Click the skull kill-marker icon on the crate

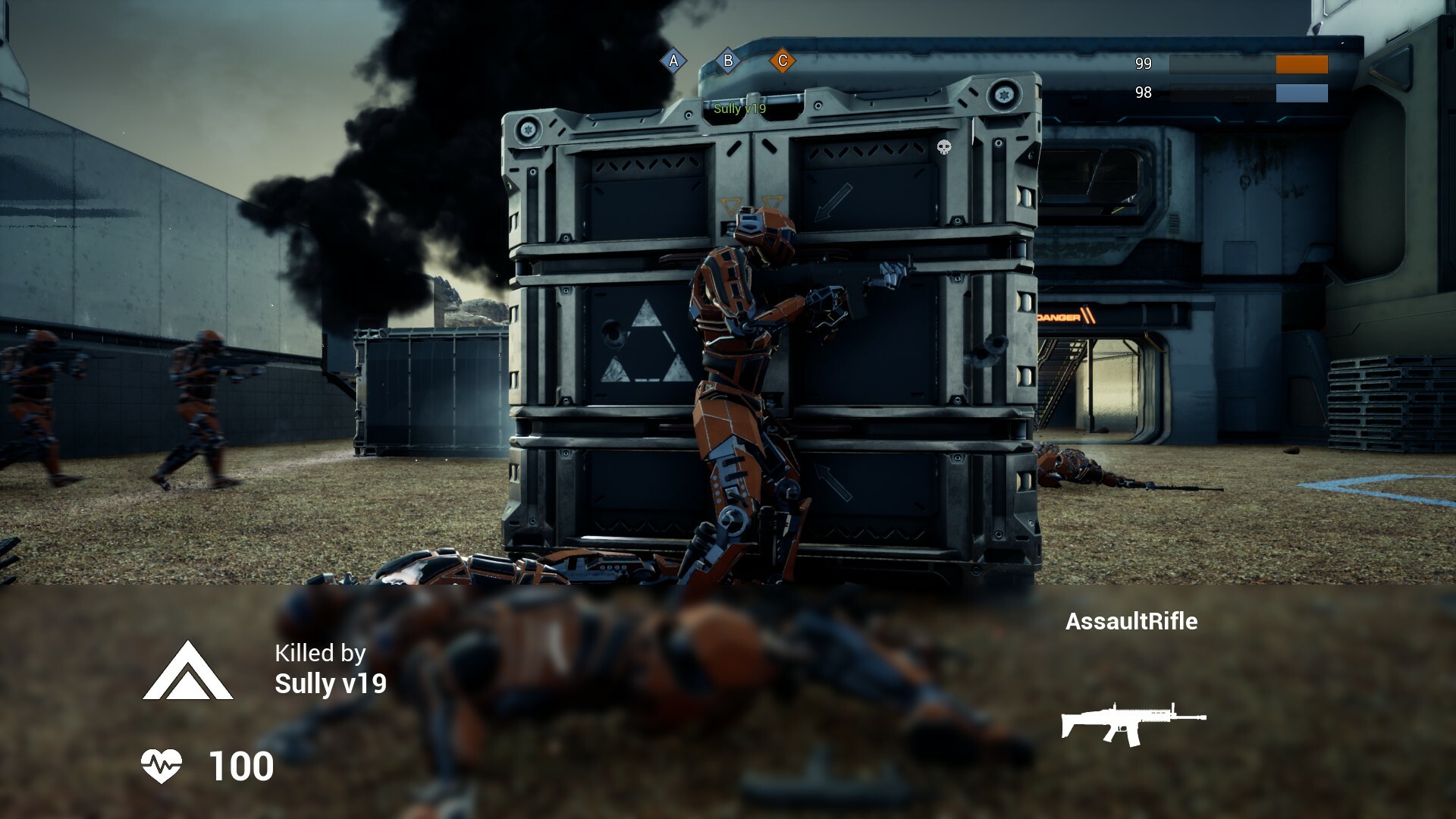point(944,148)
